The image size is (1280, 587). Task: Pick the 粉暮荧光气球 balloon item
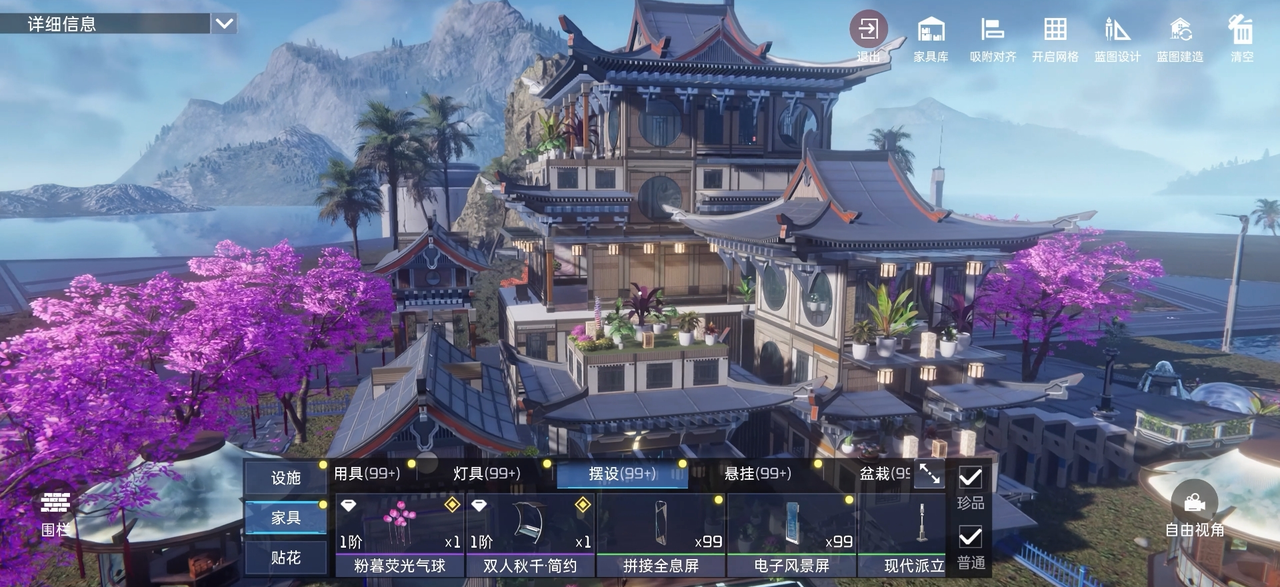point(399,535)
